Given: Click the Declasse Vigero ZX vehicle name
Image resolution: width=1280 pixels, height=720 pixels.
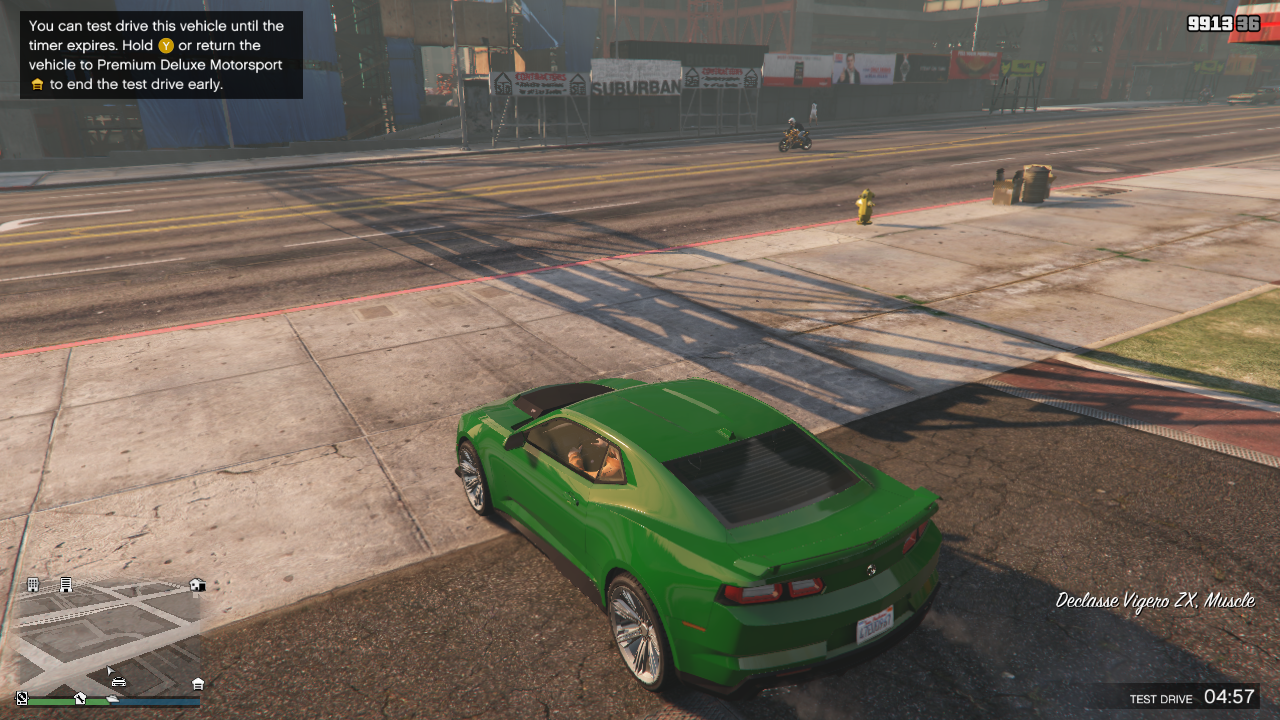Looking at the screenshot, I should (x=1155, y=601).
